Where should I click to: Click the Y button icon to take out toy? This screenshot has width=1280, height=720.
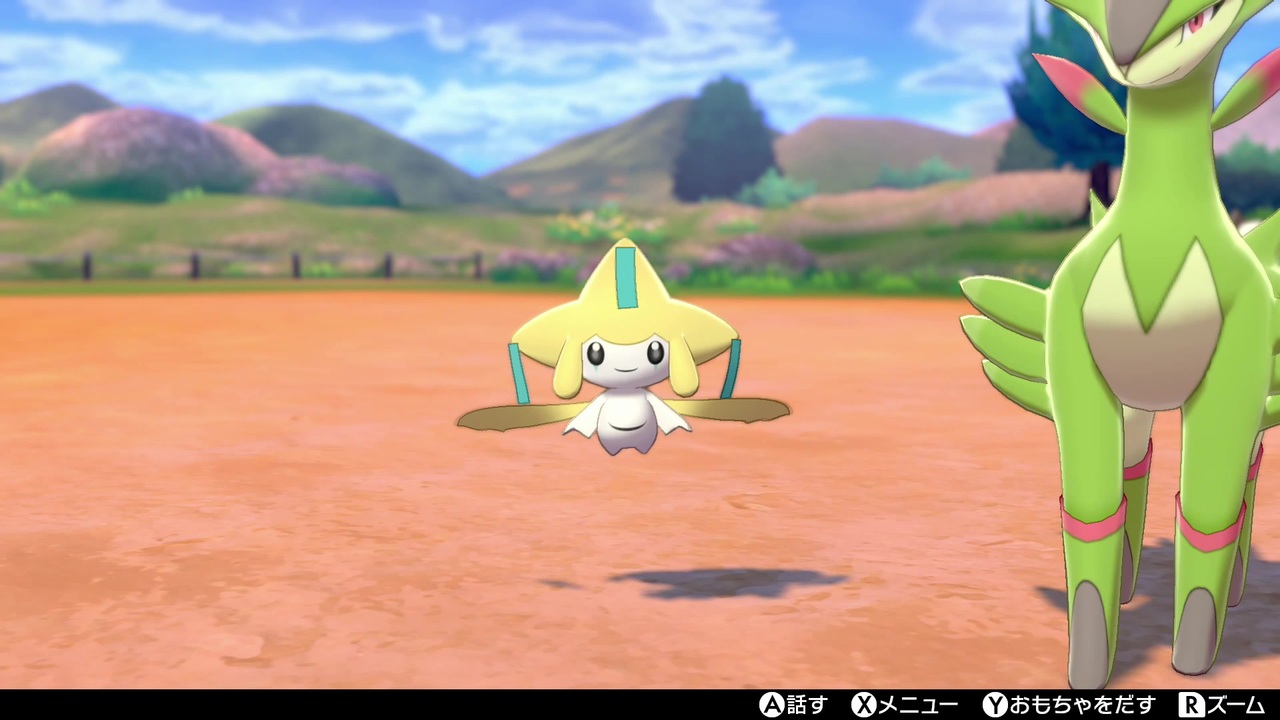(994, 707)
